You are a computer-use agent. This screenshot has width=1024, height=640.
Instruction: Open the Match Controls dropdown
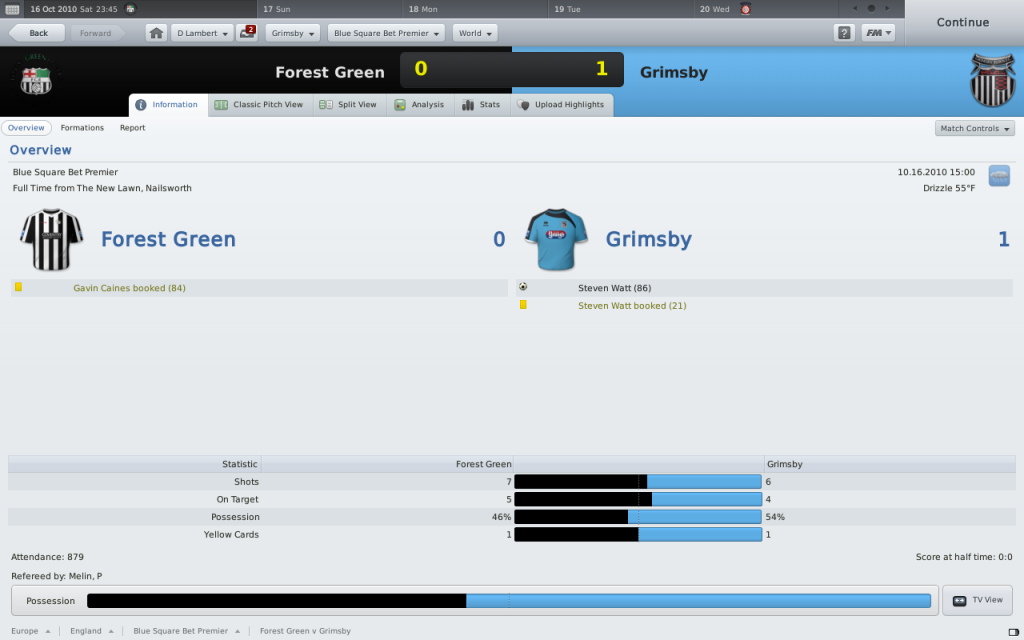(975, 129)
